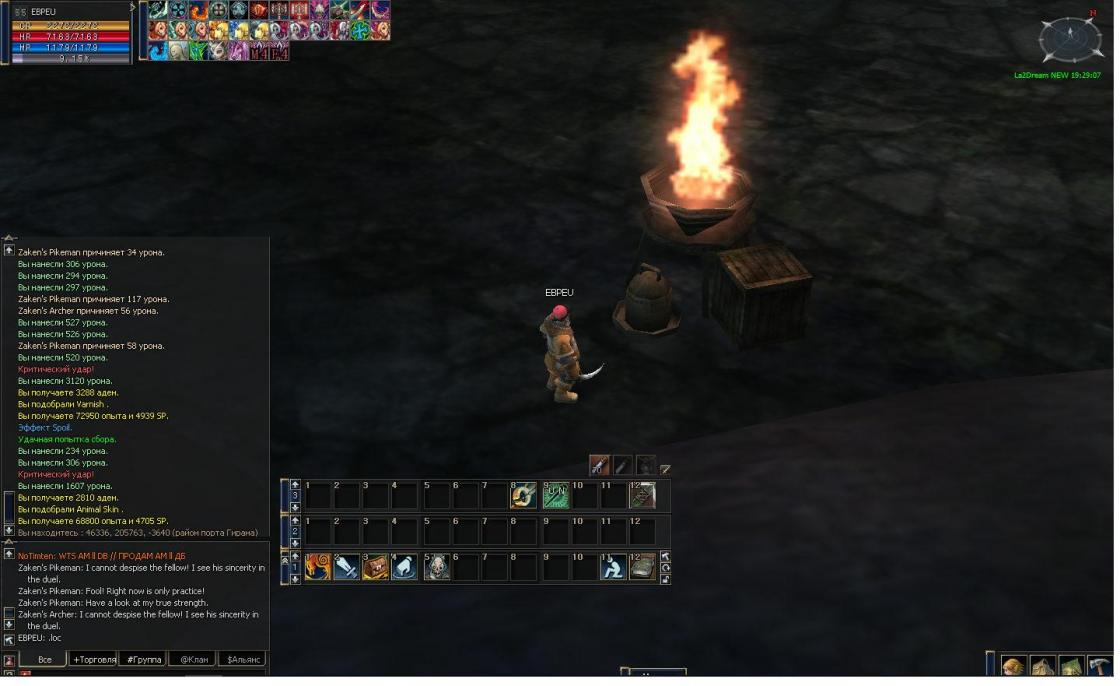Use the skull mask skill in slot 5

click(436, 567)
